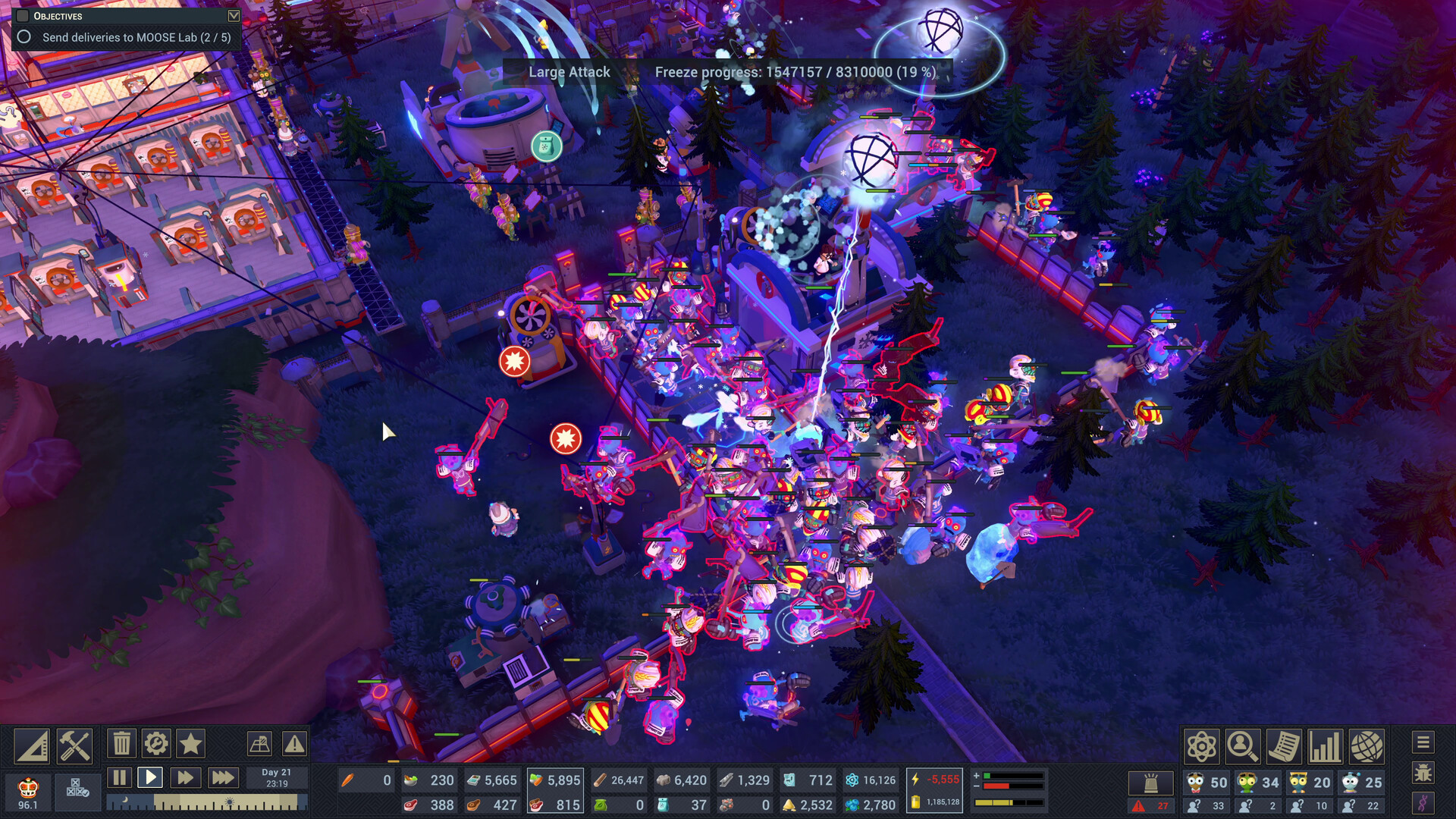Open the bar chart statistics panel
The image size is (1456, 819).
[1325, 746]
